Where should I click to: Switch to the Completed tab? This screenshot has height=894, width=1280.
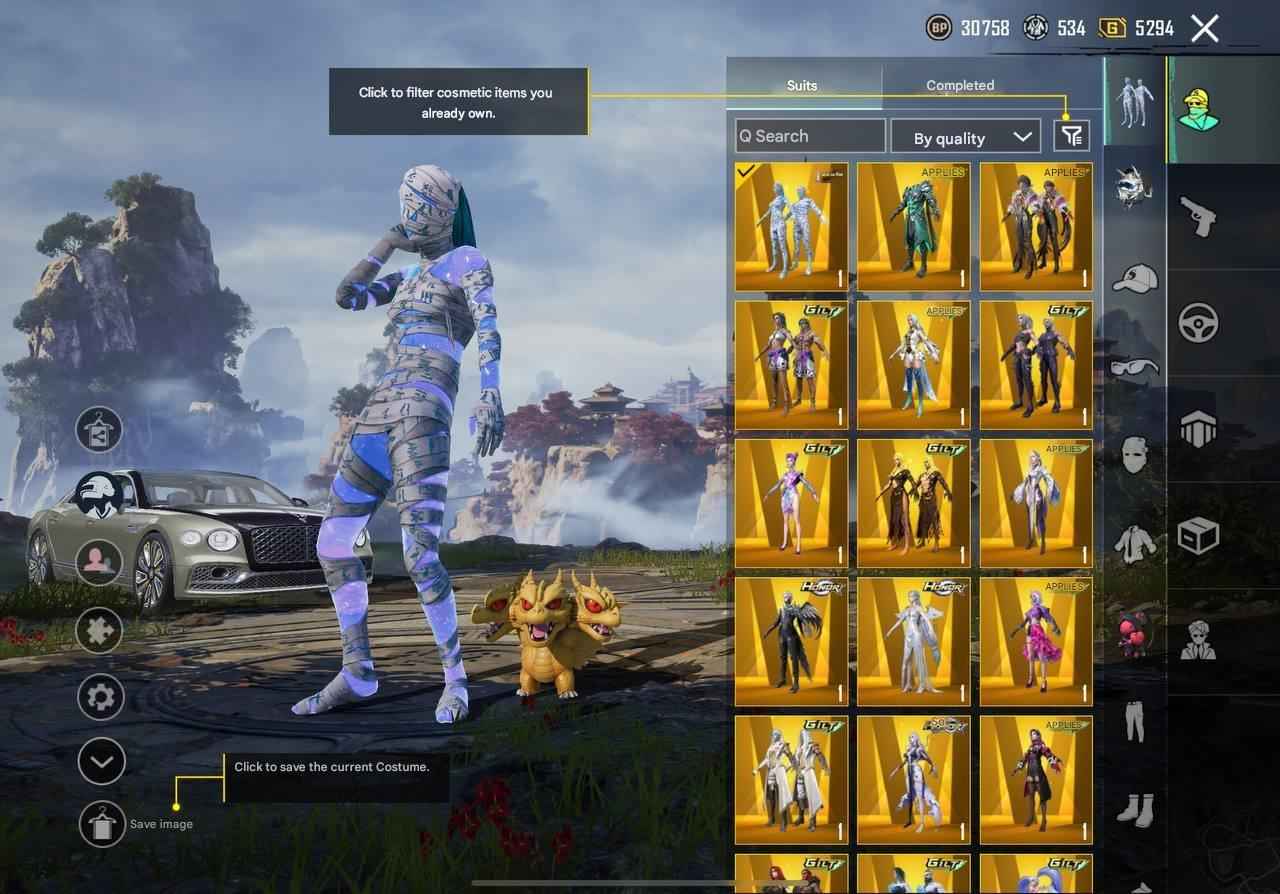(x=960, y=85)
